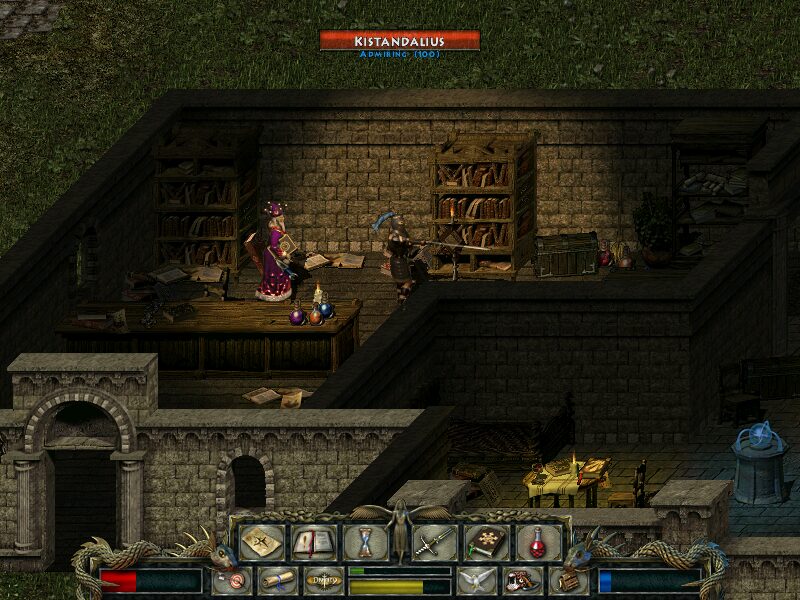Click the red target icon
Viewport: 800px width, 600px height.
tap(232, 579)
